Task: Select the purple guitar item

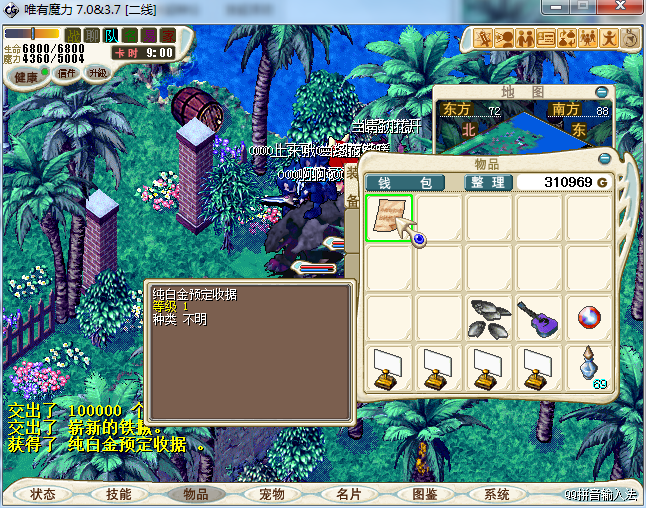Action: tap(539, 318)
